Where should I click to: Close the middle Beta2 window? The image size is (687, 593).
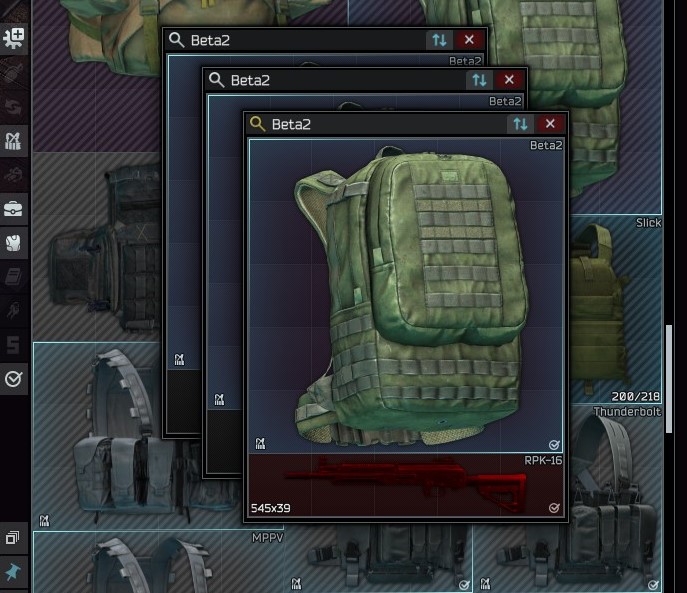tap(509, 80)
